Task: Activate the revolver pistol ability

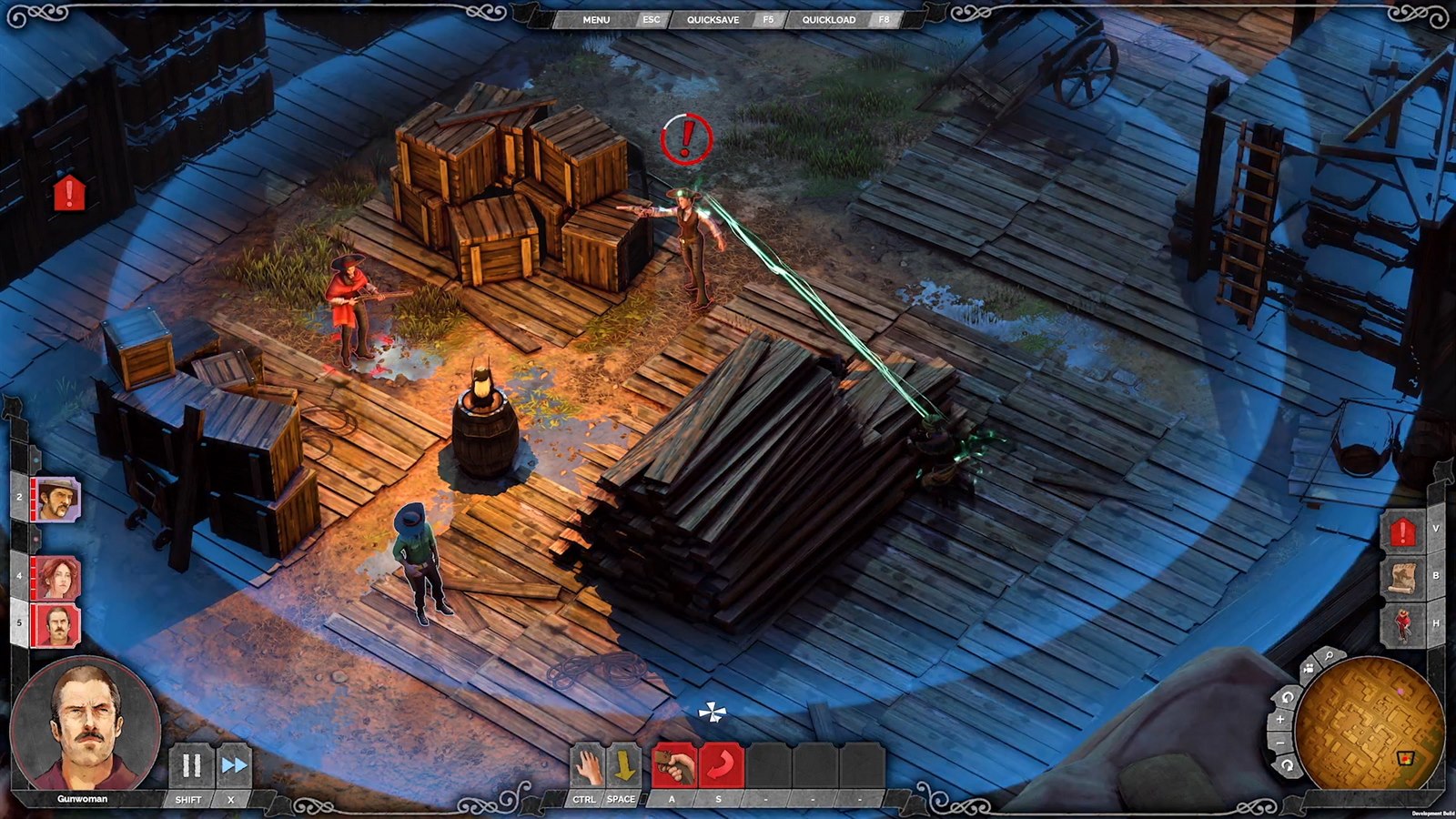Action: point(674,766)
